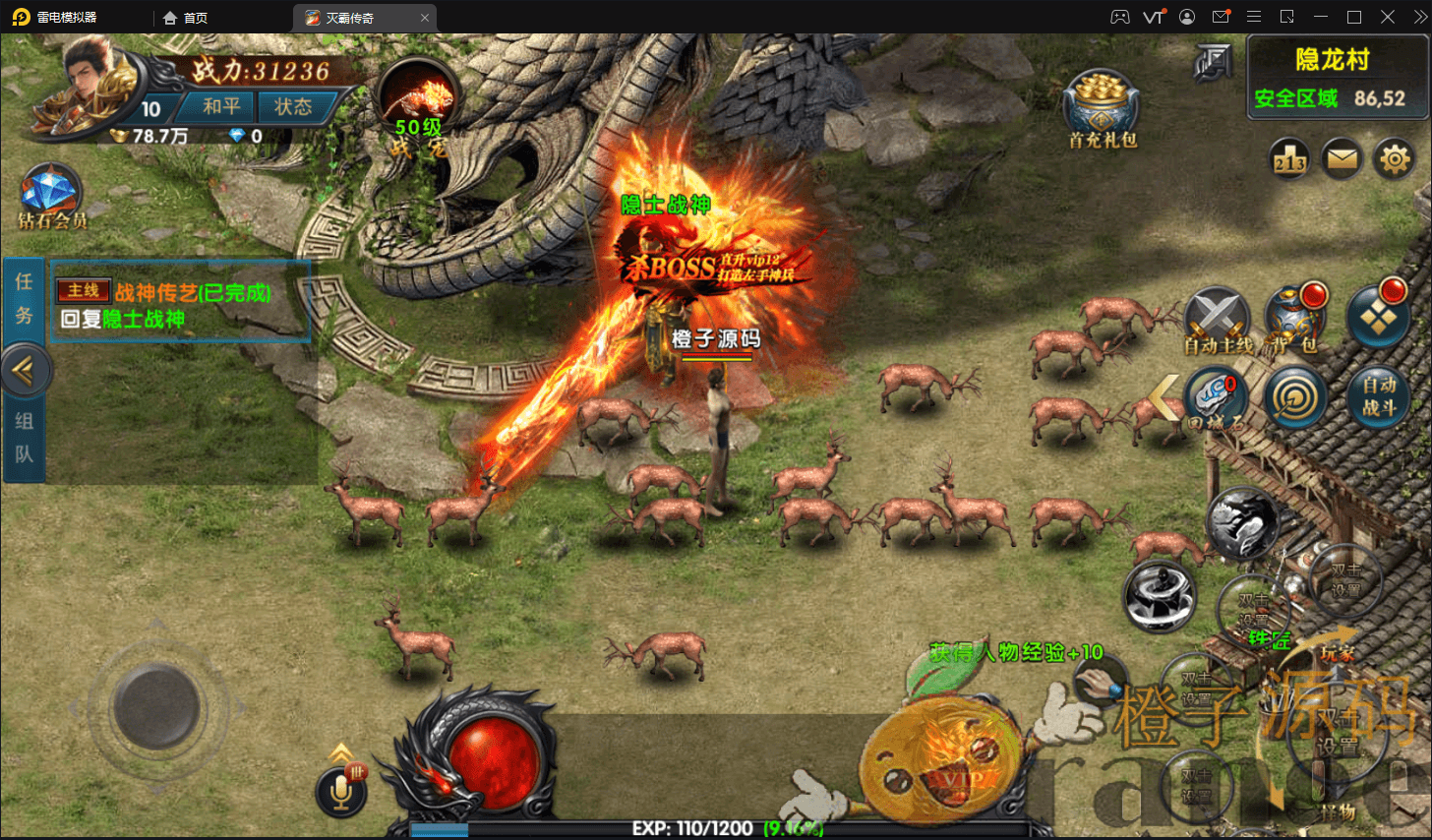Screen dimensions: 1432x840
Task: Collapse the quest panel with the arrow
Action: tap(24, 371)
